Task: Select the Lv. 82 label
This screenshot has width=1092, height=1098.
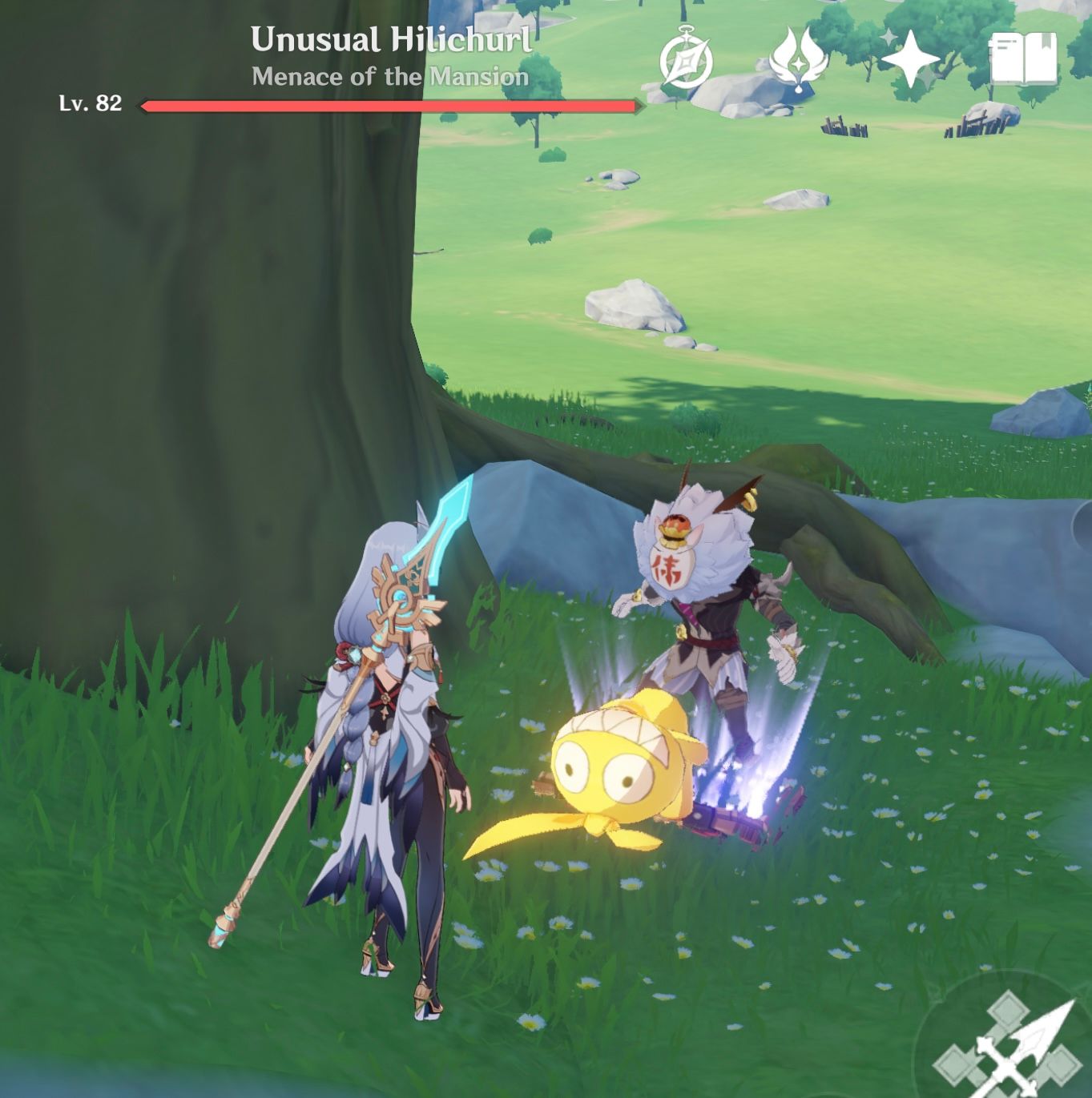Action: tap(90, 103)
